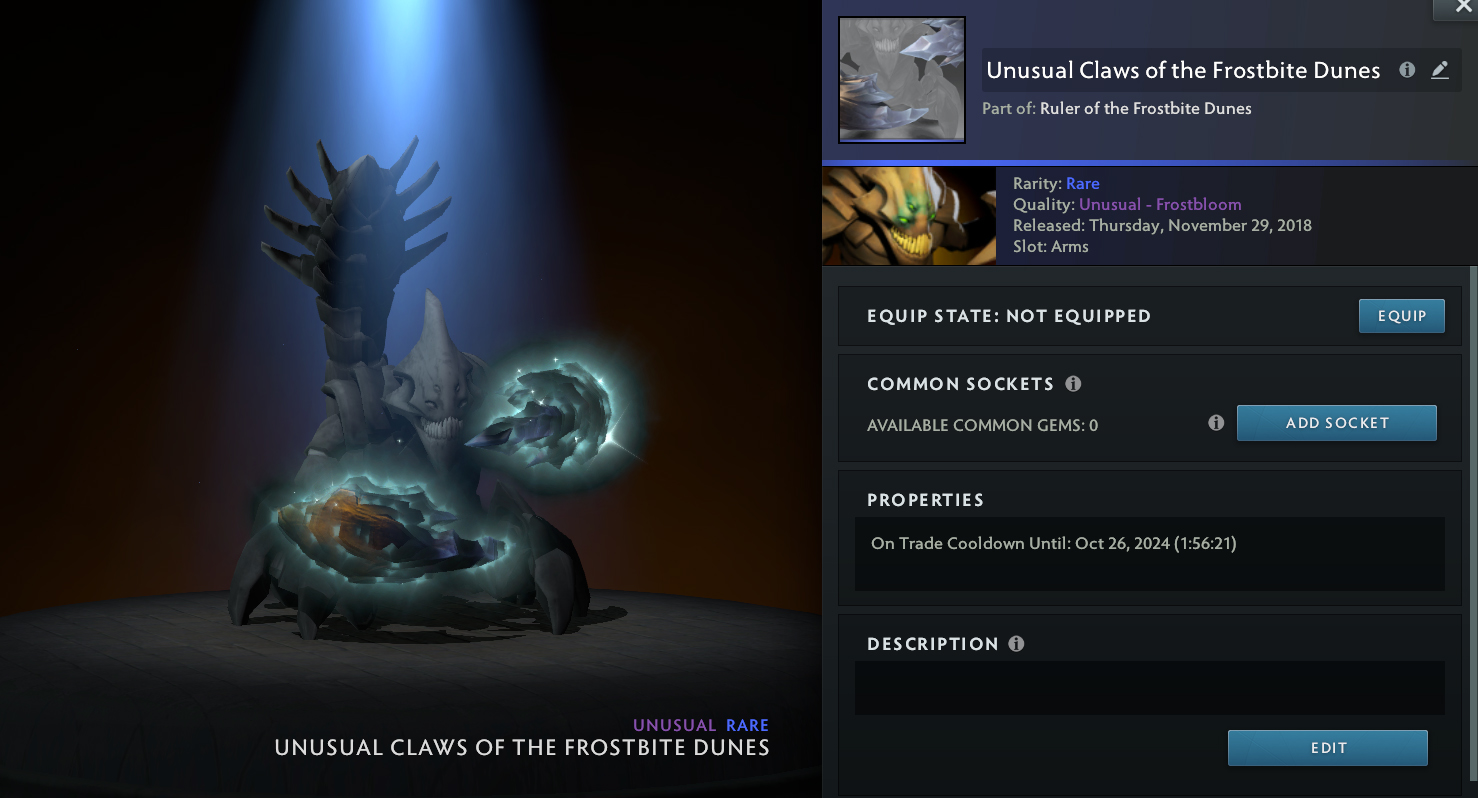This screenshot has width=1478, height=798.
Task: Rename item using the pencil icon
Action: pyautogui.click(x=1439, y=70)
